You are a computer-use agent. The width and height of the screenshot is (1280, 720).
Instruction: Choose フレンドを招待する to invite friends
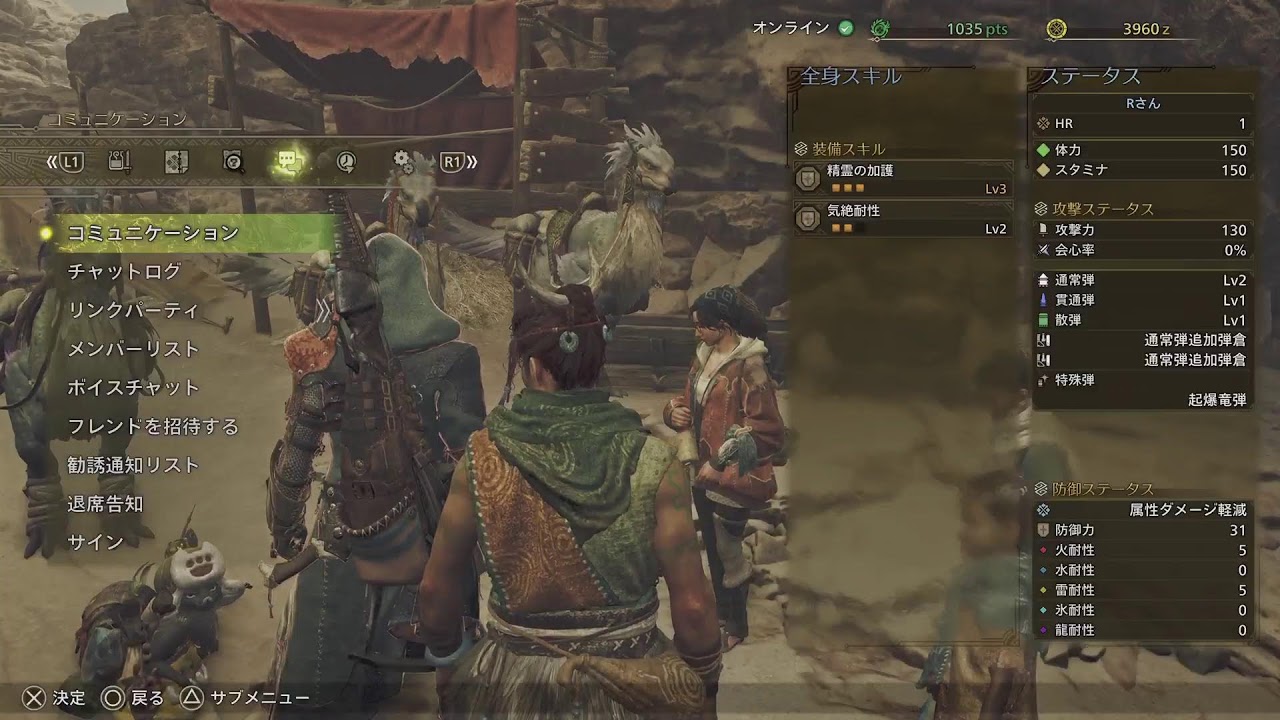pos(153,427)
